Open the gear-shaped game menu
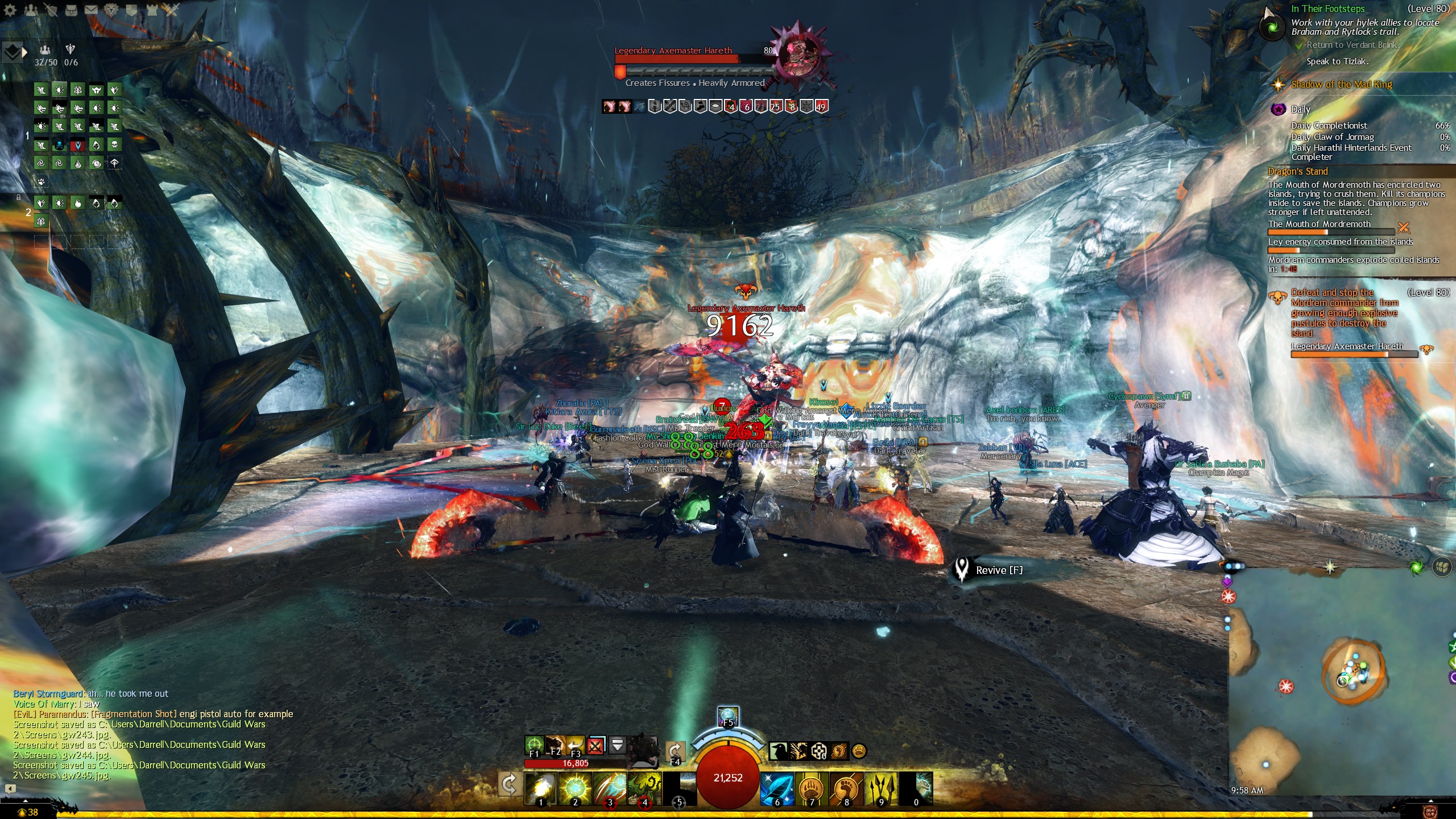The width and height of the screenshot is (1456, 819). (x=10, y=10)
